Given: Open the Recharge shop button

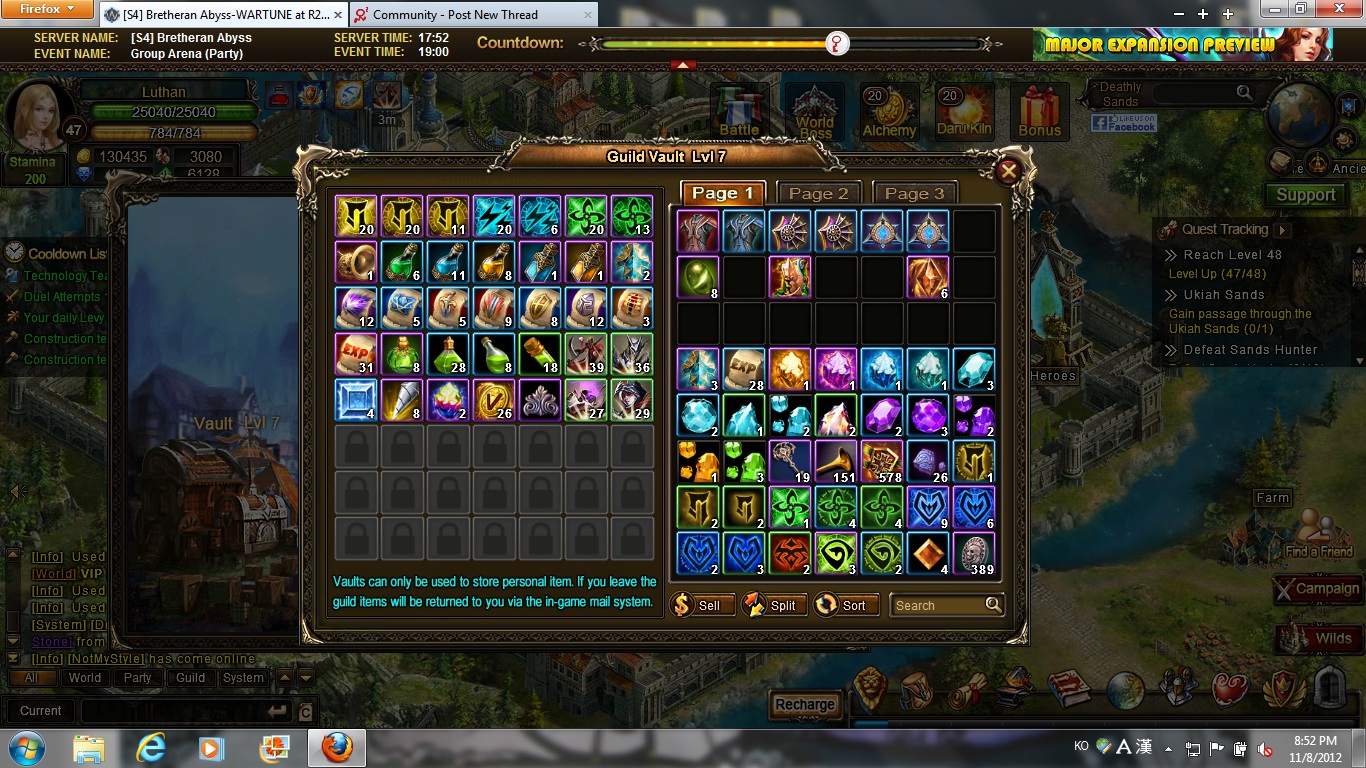Looking at the screenshot, I should click(804, 704).
